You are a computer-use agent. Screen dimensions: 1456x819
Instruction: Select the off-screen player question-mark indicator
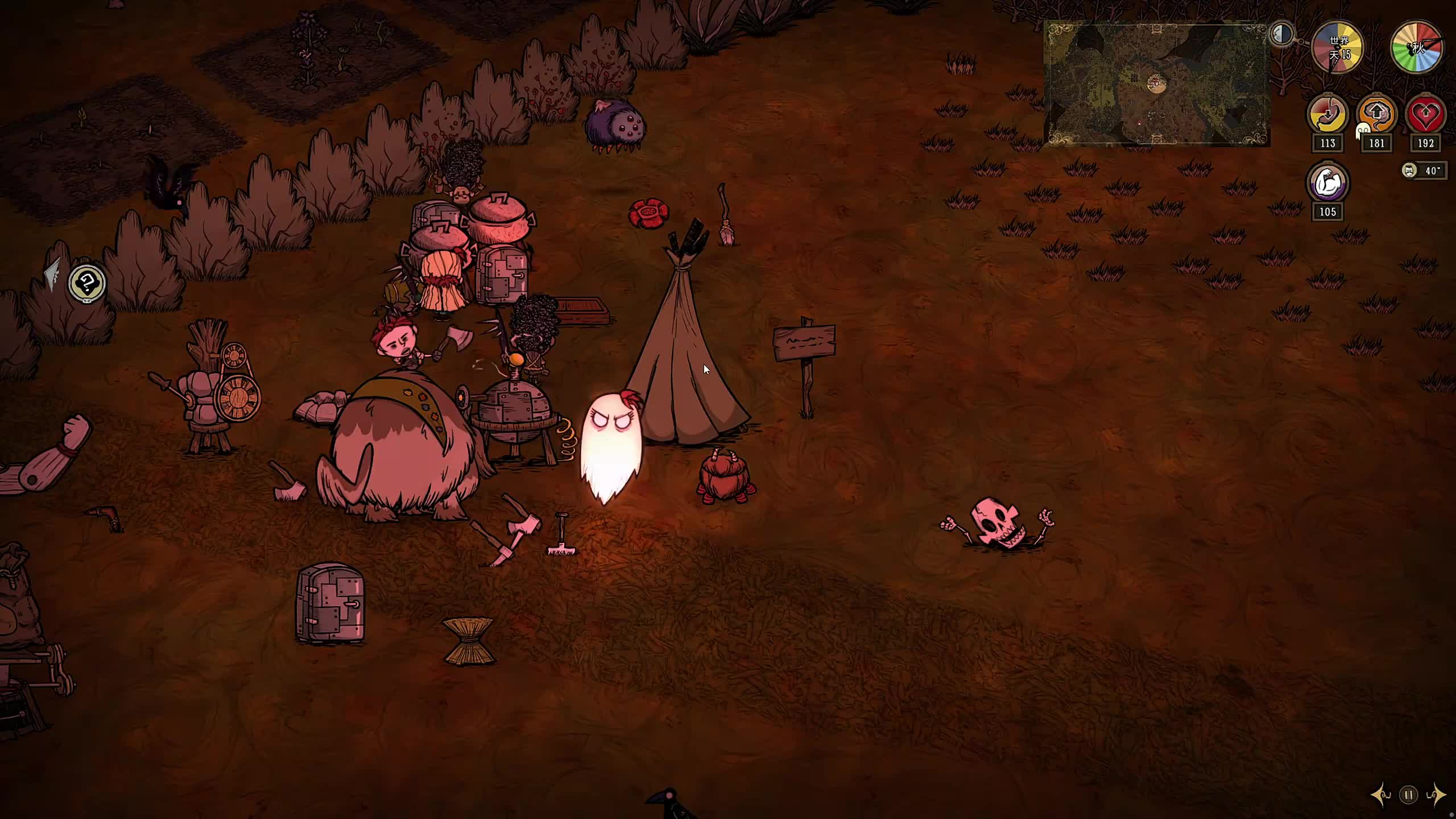[87, 283]
